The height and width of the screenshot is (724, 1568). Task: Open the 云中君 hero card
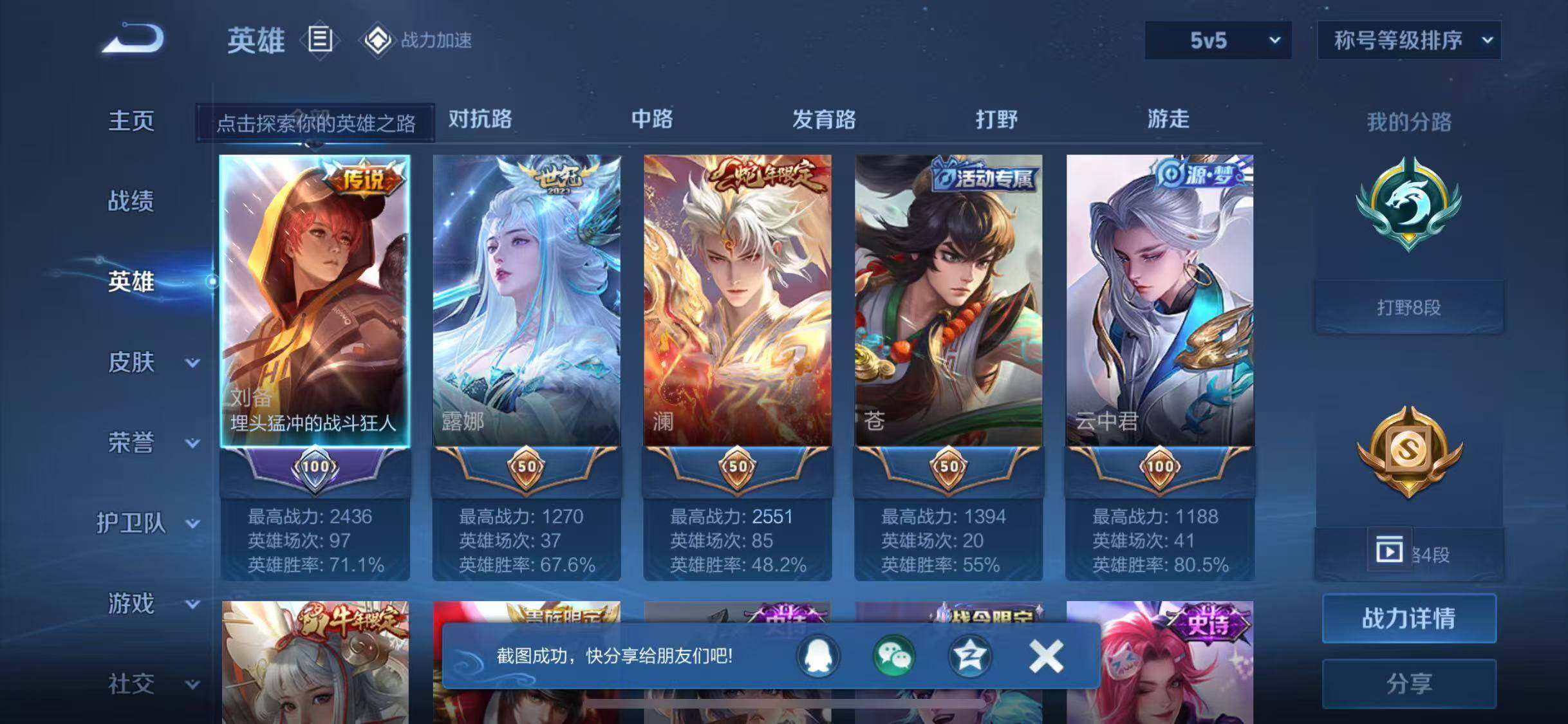point(1160,301)
